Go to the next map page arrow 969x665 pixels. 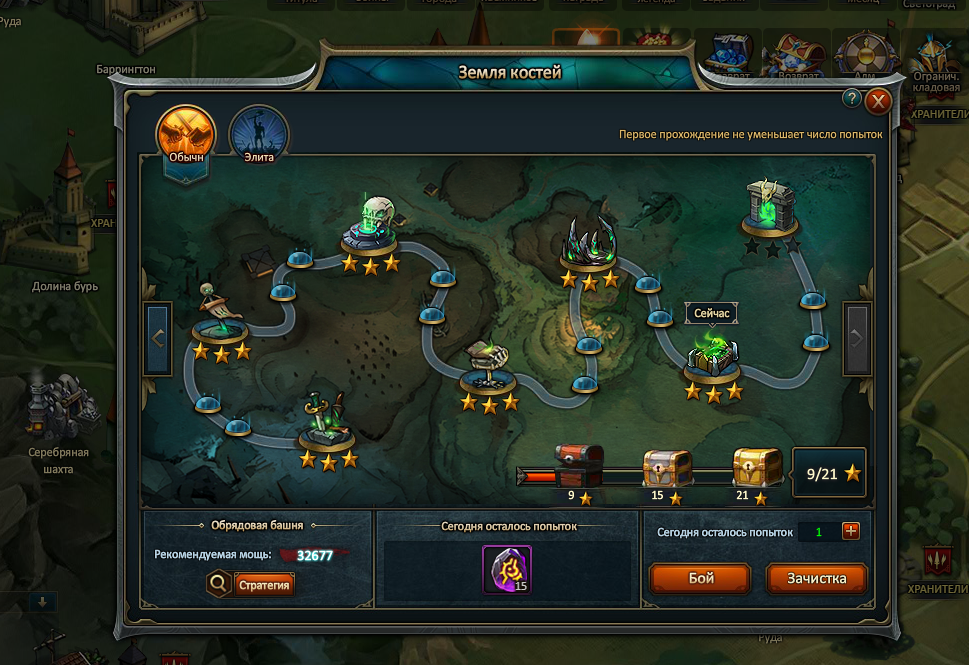point(856,338)
